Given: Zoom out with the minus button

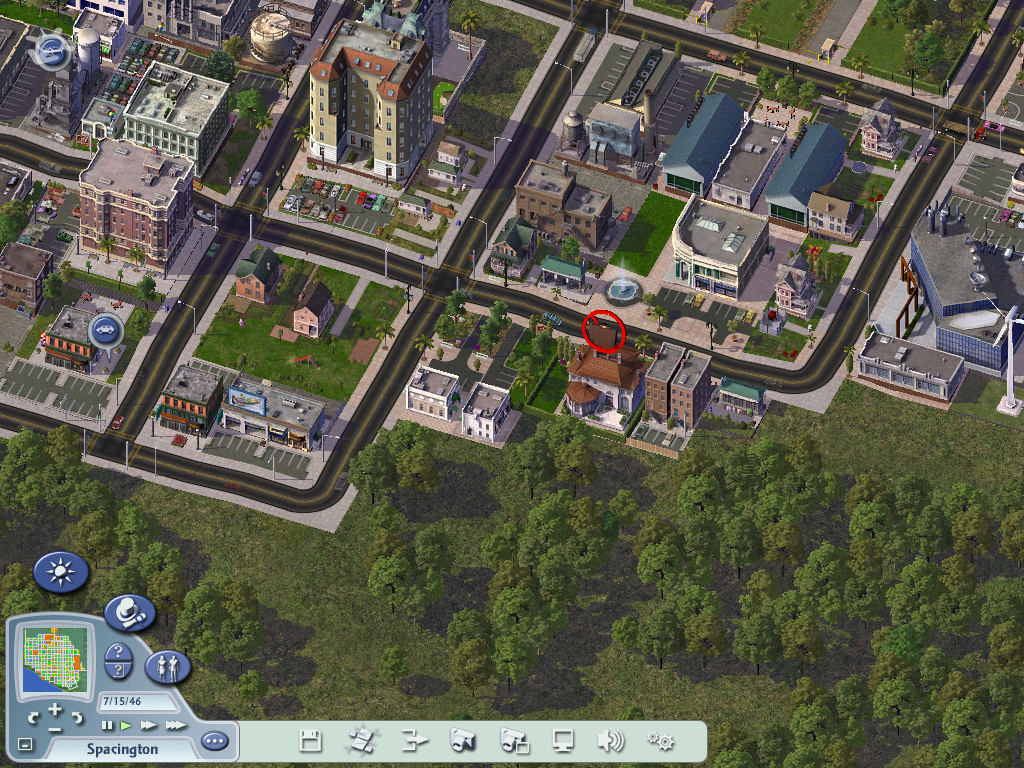Looking at the screenshot, I should click(x=55, y=728).
